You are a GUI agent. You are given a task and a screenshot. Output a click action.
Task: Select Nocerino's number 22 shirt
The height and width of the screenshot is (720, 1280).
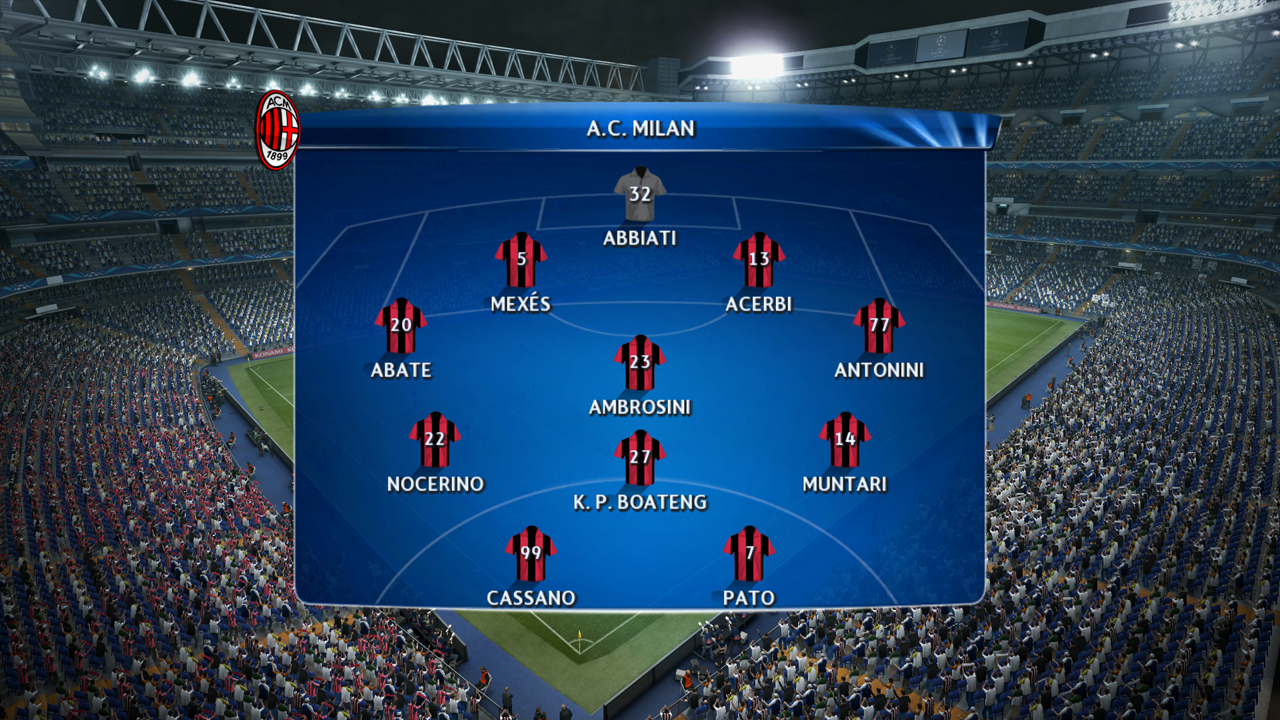click(x=435, y=441)
